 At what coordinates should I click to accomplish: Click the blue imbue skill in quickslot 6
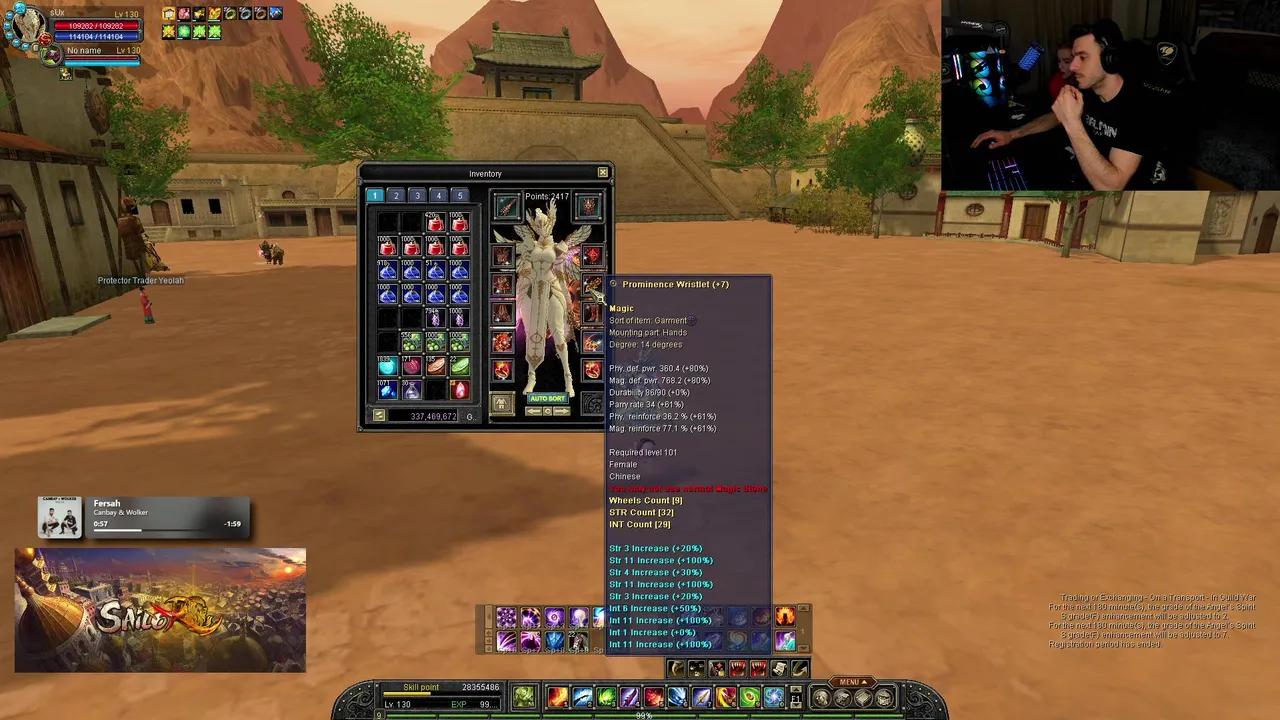677,696
